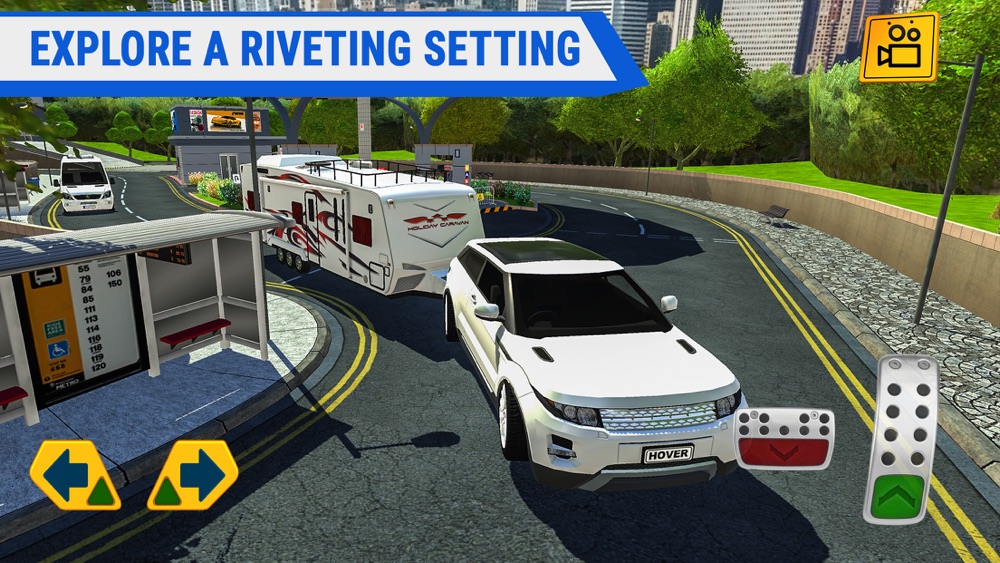This screenshot has height=563, width=1000.
Task: Hit the green accelerator pedal
Action: 900,440
